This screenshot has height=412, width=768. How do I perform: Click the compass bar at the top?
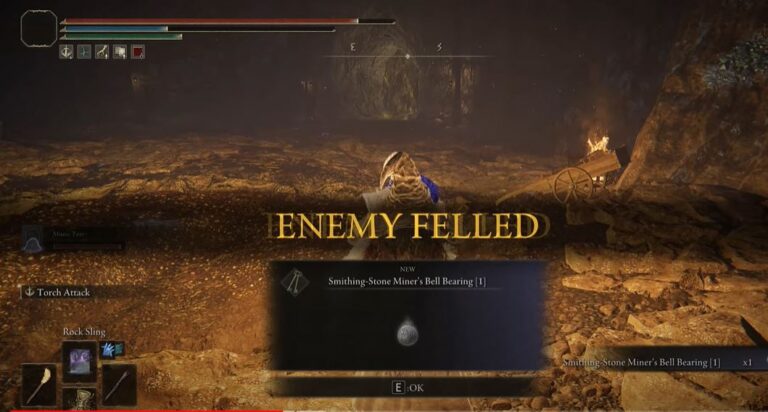tap(406, 54)
